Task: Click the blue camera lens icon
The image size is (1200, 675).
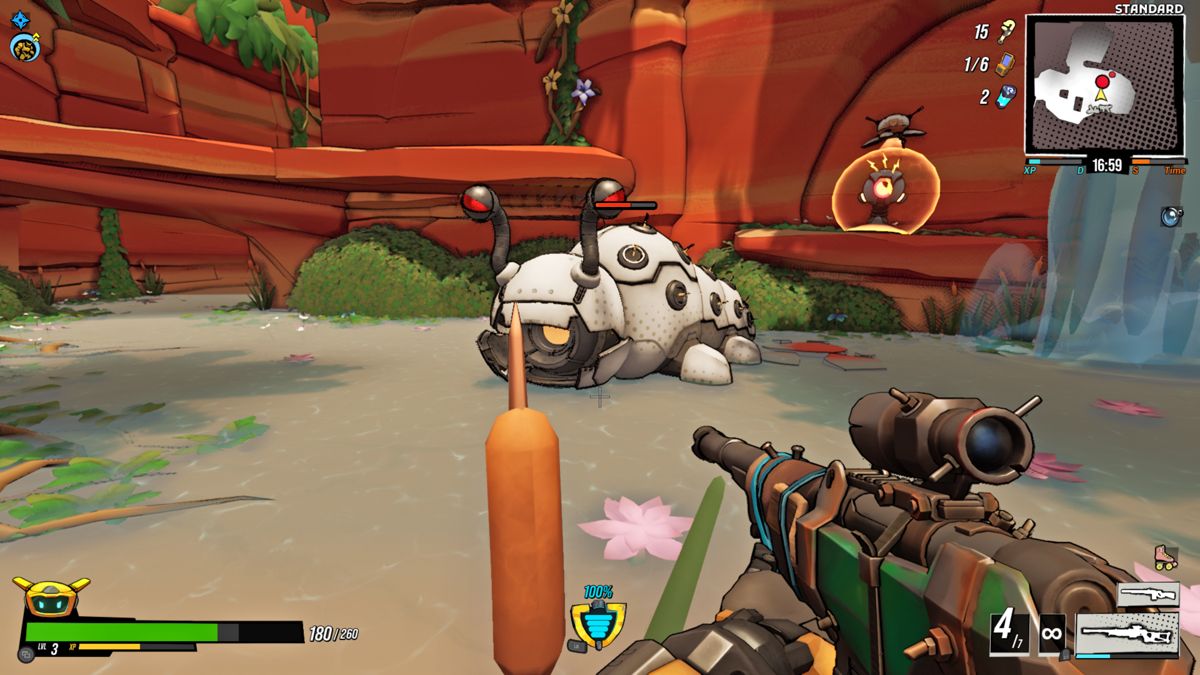Action: point(1172,216)
